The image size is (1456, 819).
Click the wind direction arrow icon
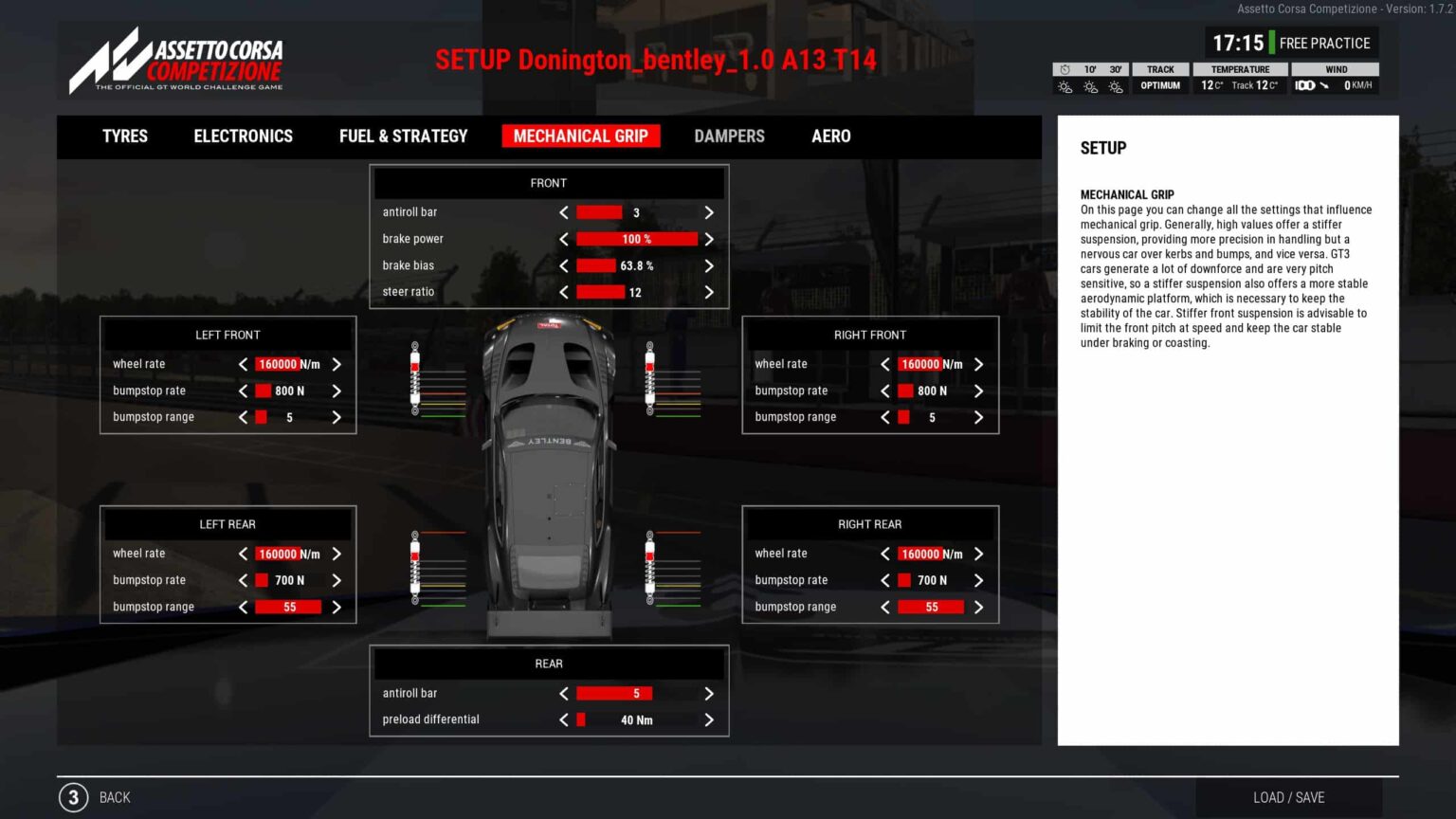pyautogui.click(x=1326, y=85)
